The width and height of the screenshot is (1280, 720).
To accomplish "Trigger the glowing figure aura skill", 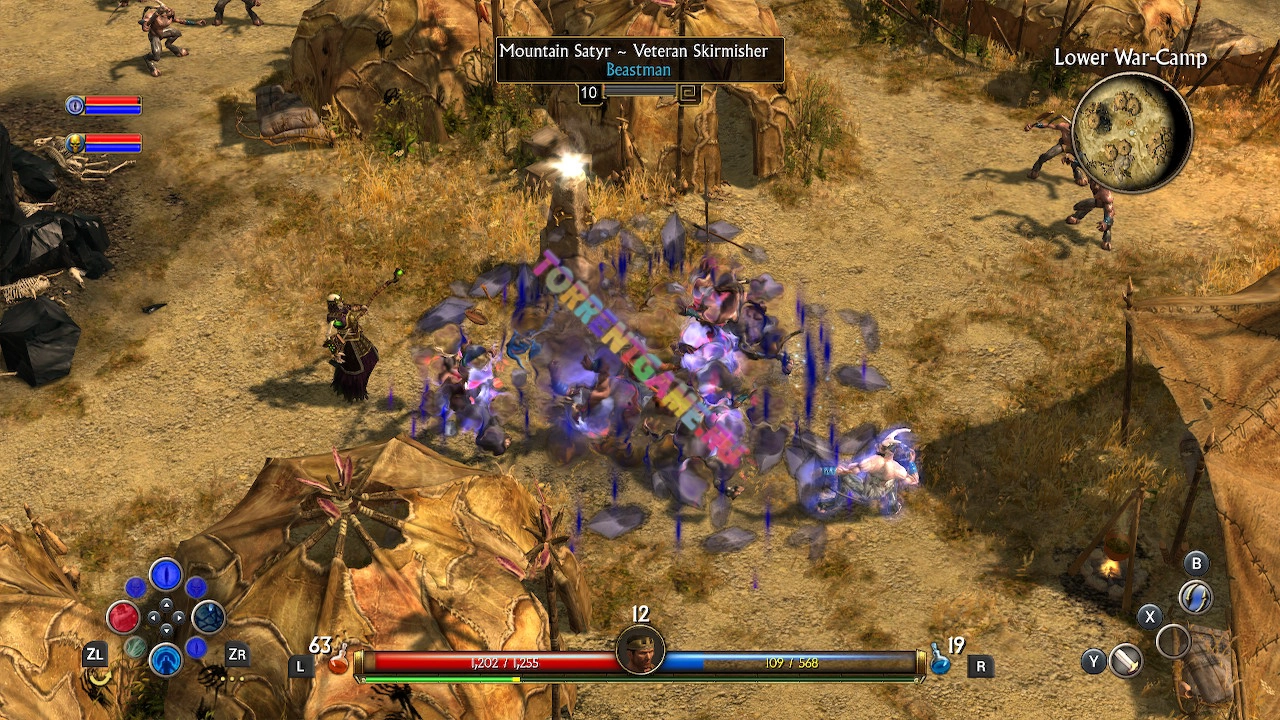I will 165,659.
